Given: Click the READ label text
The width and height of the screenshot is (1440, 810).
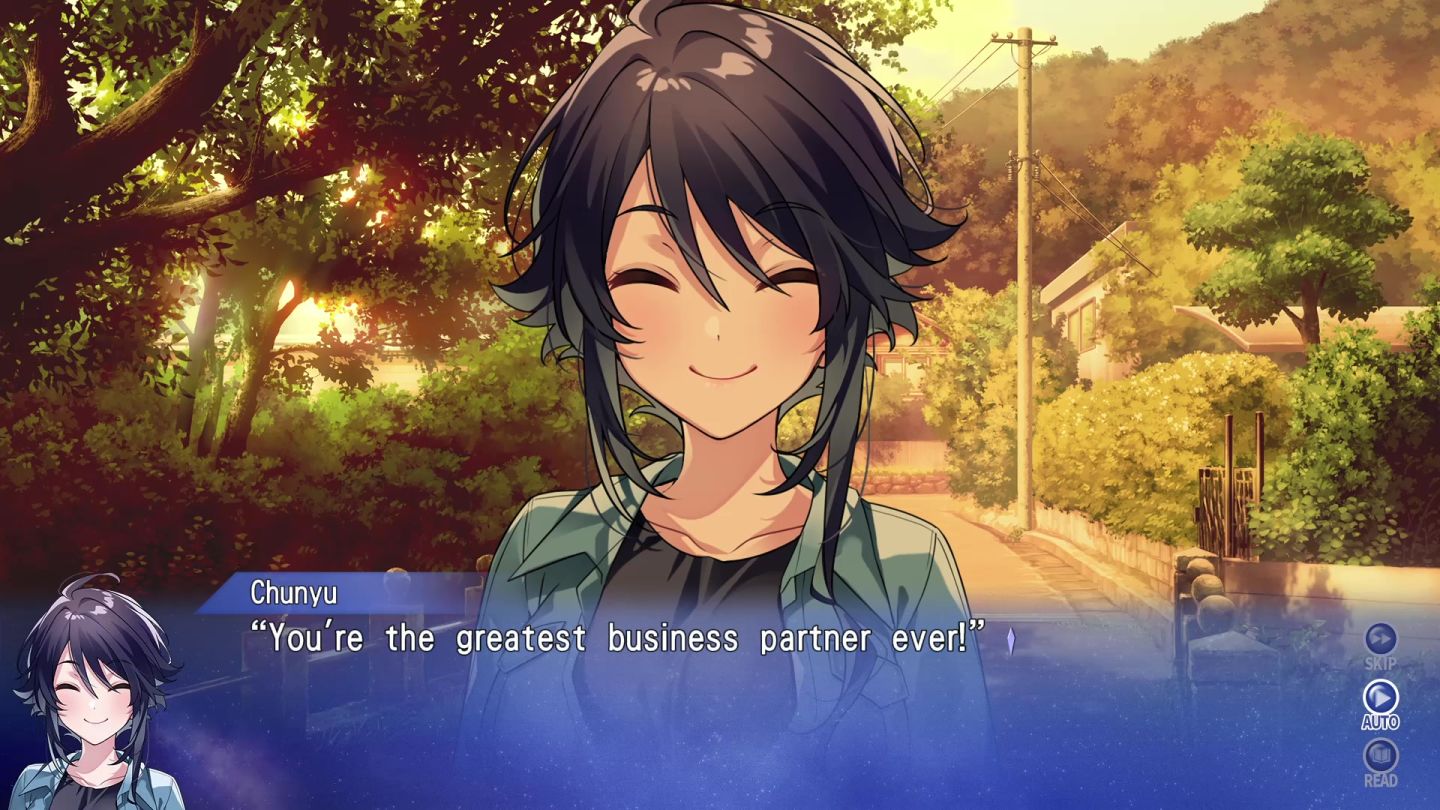Looking at the screenshot, I should [x=1380, y=781].
